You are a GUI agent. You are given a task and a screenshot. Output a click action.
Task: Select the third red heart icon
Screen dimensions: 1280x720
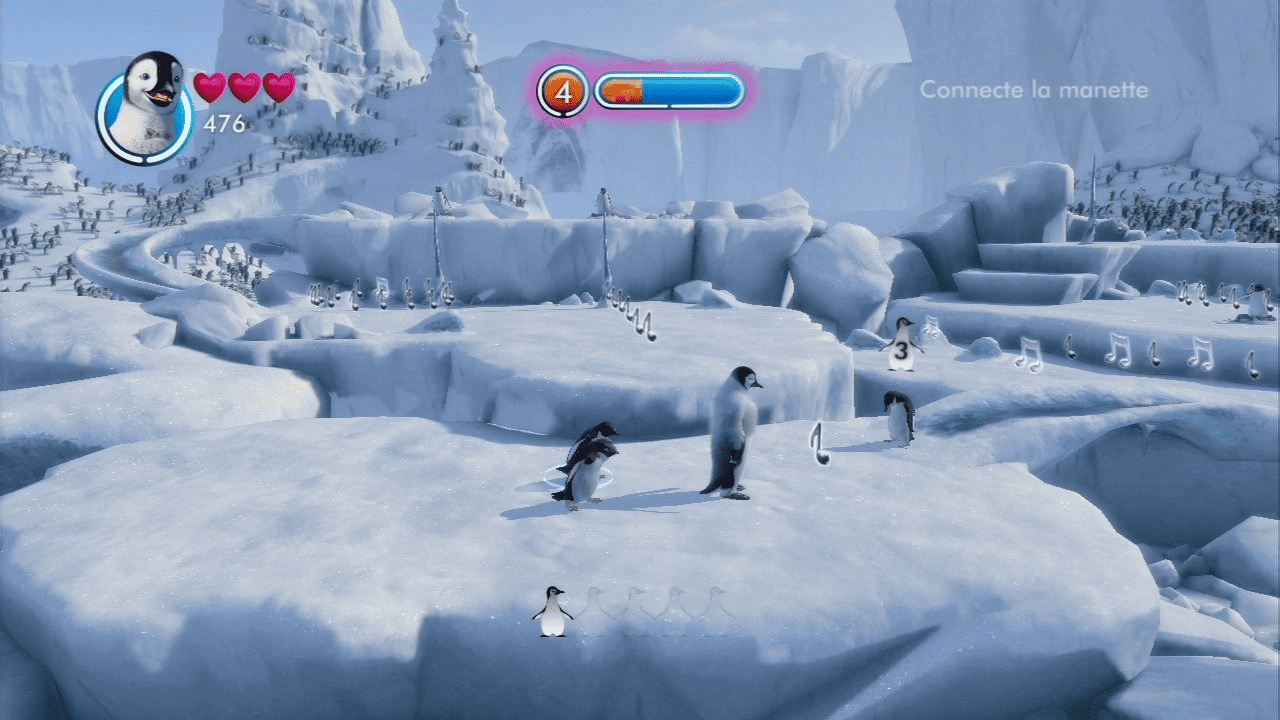[278, 88]
